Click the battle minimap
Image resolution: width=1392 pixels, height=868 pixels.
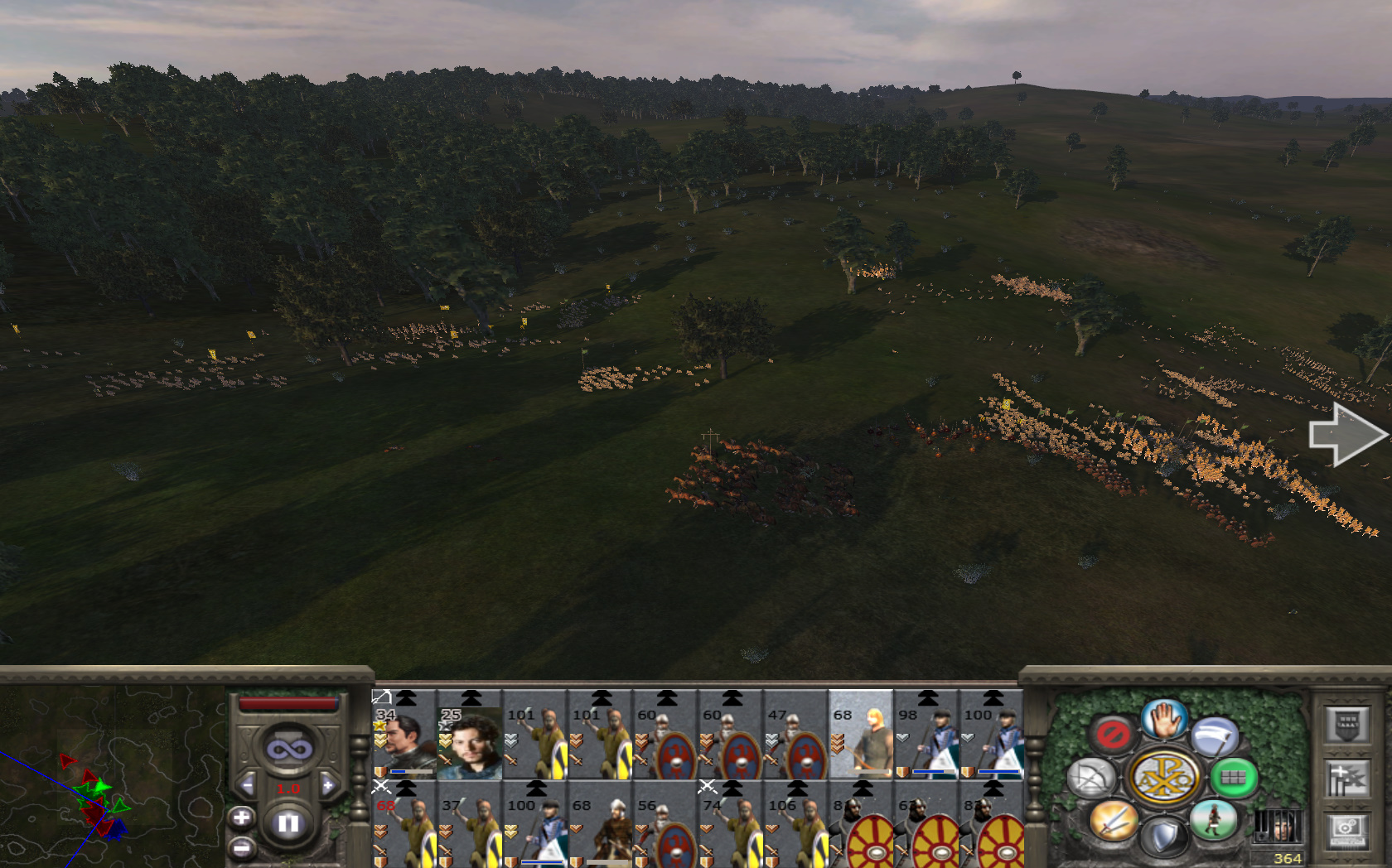[112, 774]
